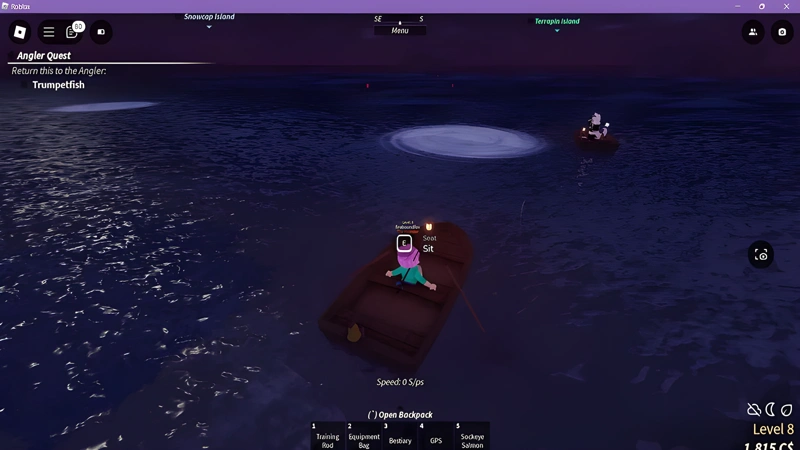Screen dimensions: 800x450
Task: Open the chat log with 80 badge
Action: (x=73, y=32)
